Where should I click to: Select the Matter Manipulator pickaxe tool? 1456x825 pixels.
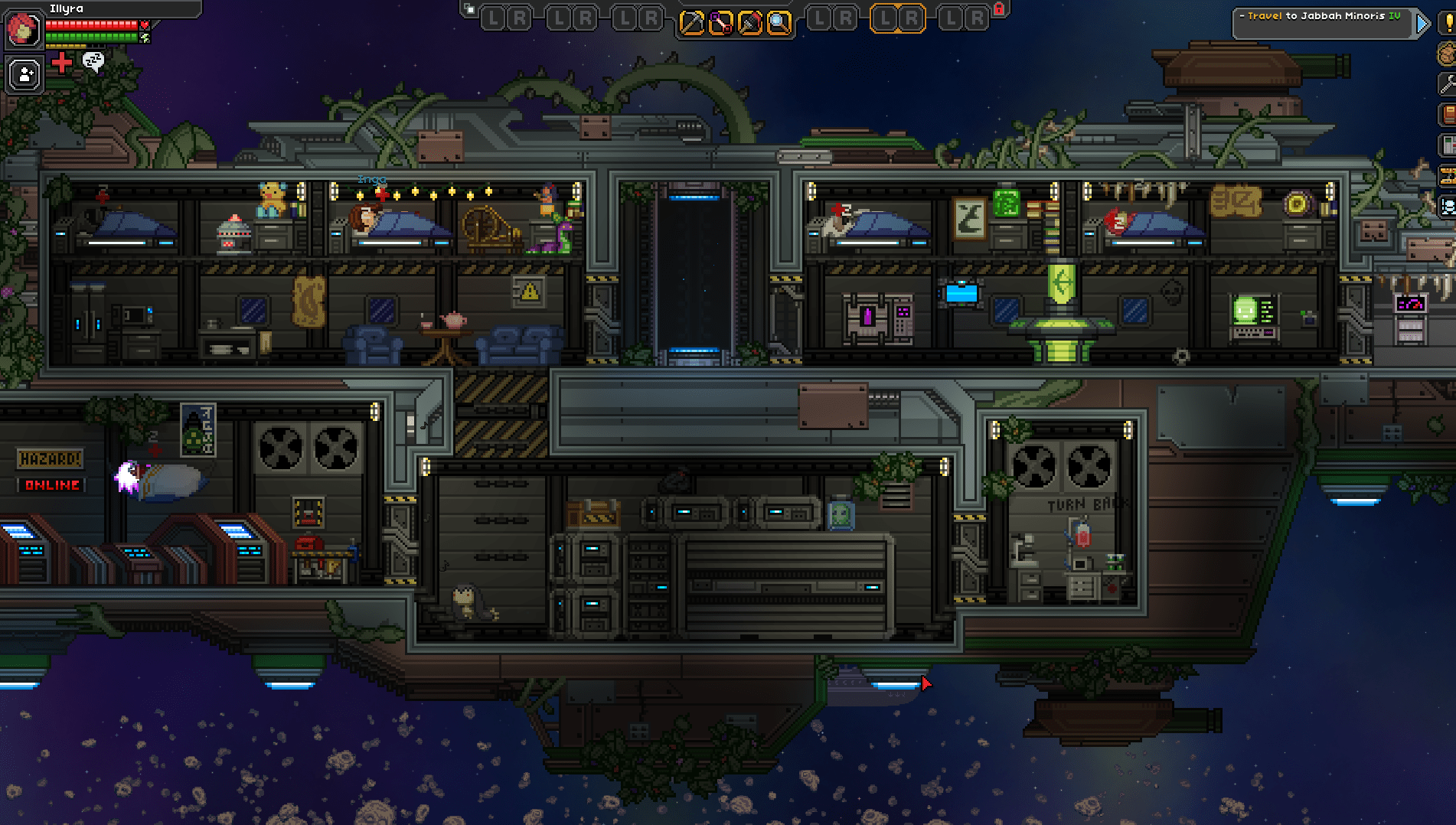pyautogui.click(x=691, y=21)
